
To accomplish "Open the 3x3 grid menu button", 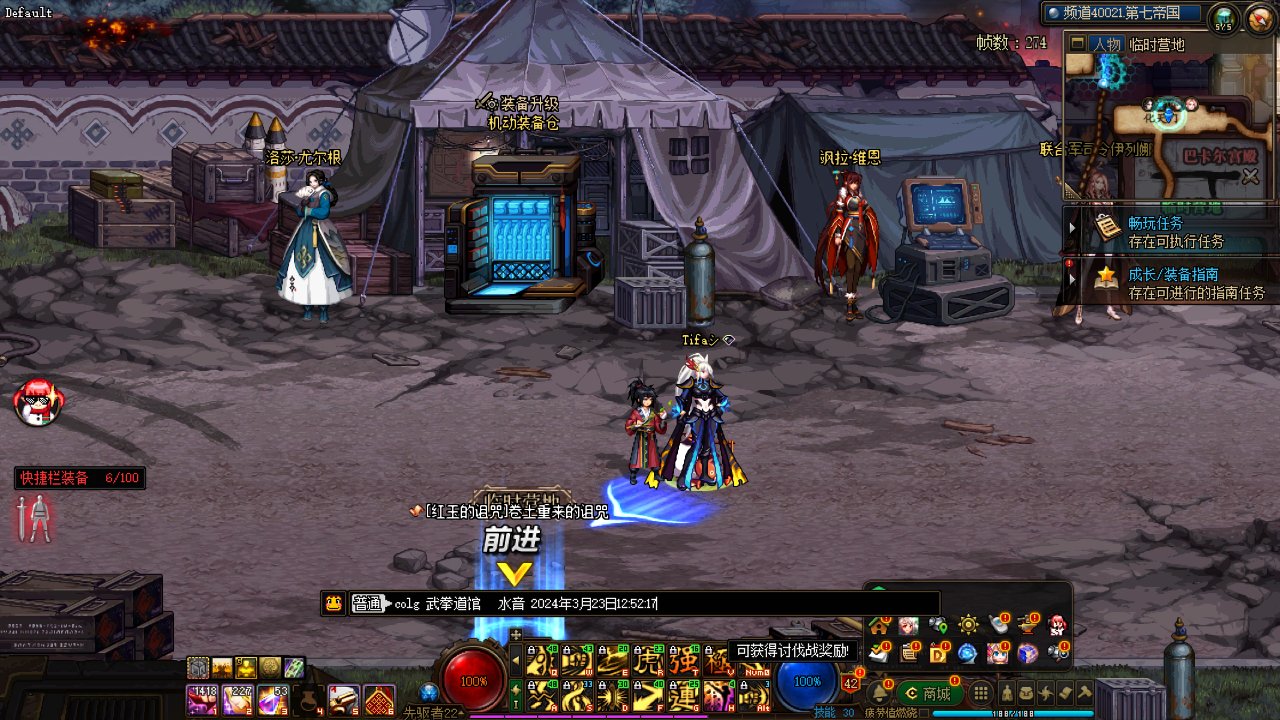I will (981, 693).
